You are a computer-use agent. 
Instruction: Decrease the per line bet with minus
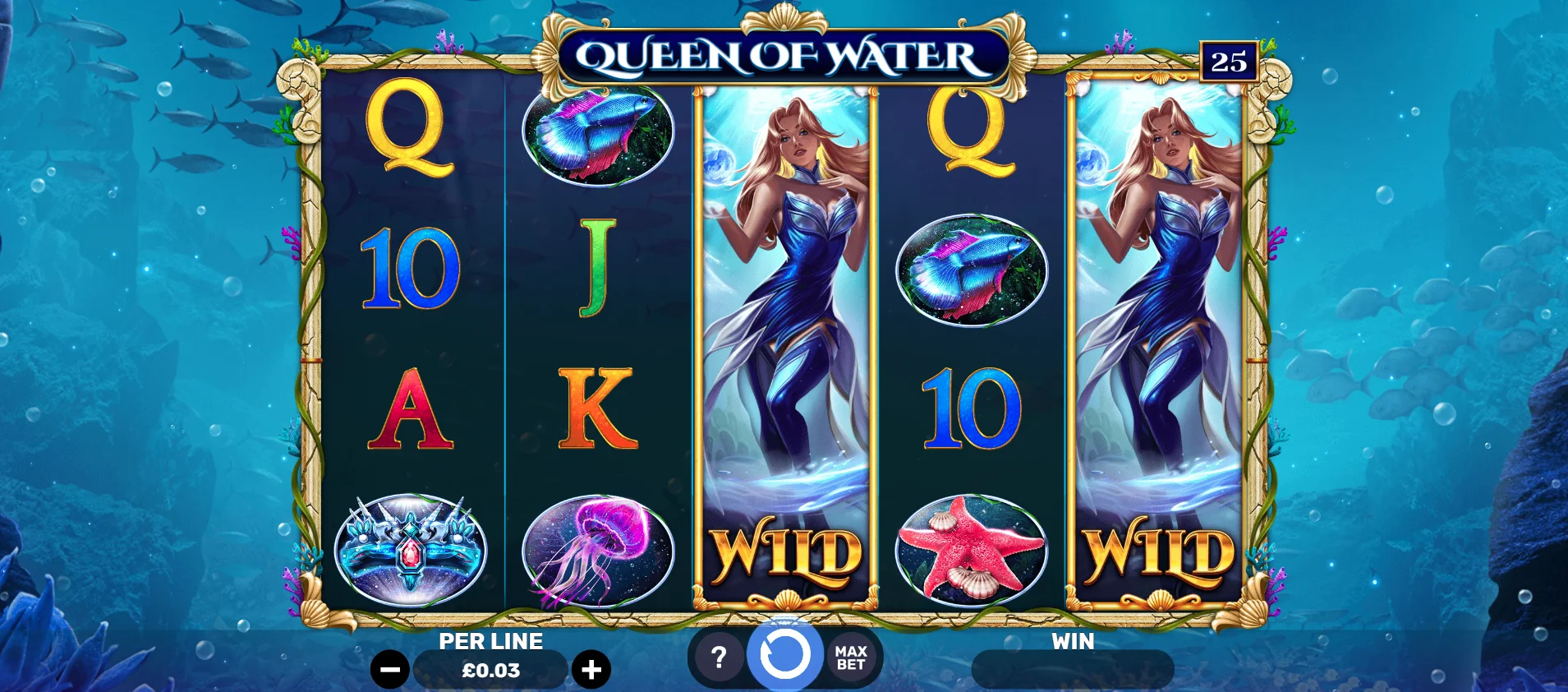pos(390,669)
